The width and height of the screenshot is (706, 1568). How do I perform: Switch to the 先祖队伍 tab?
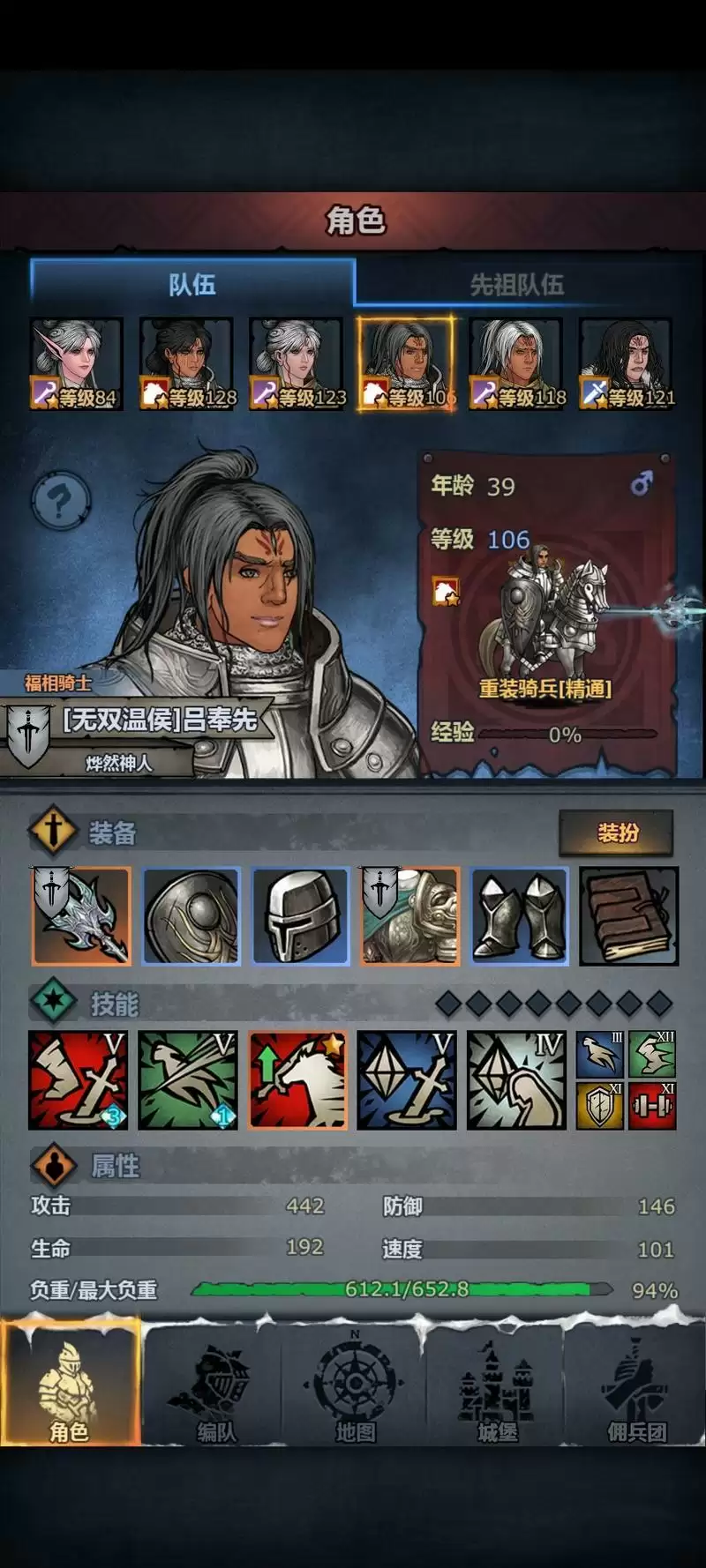click(x=516, y=284)
